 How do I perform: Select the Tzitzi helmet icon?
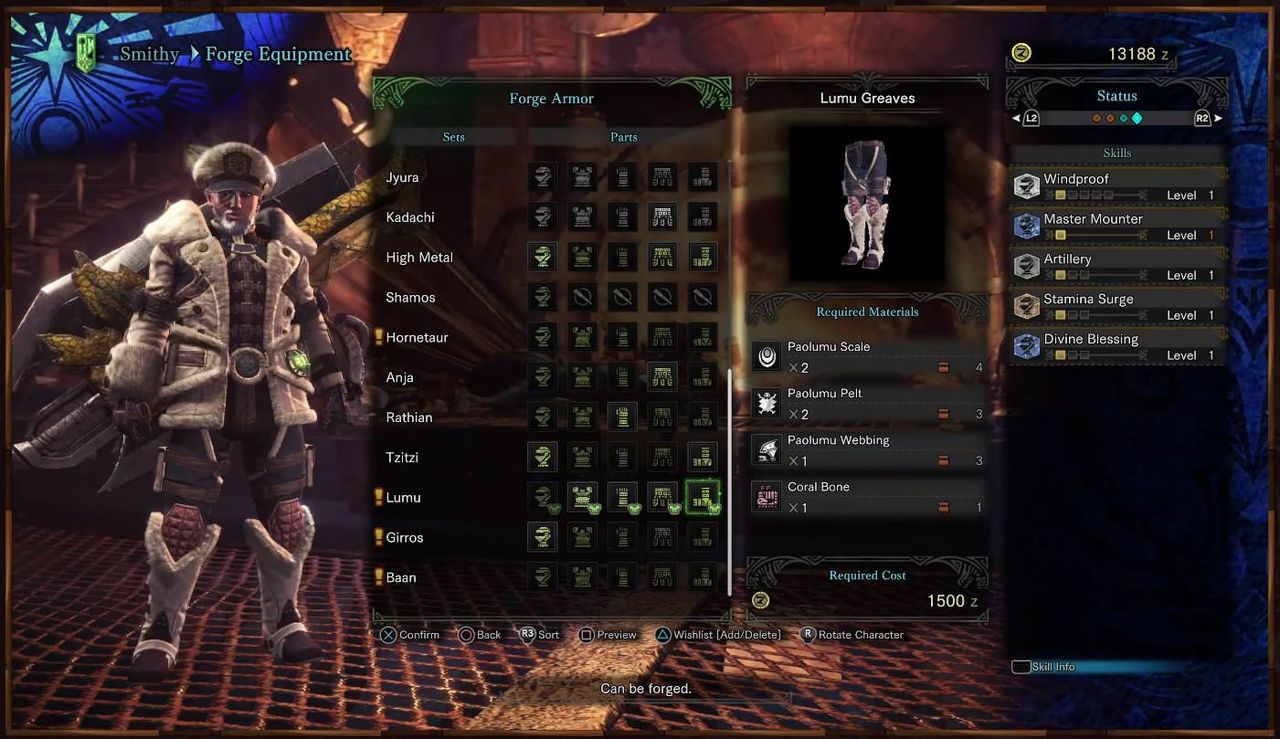point(542,457)
